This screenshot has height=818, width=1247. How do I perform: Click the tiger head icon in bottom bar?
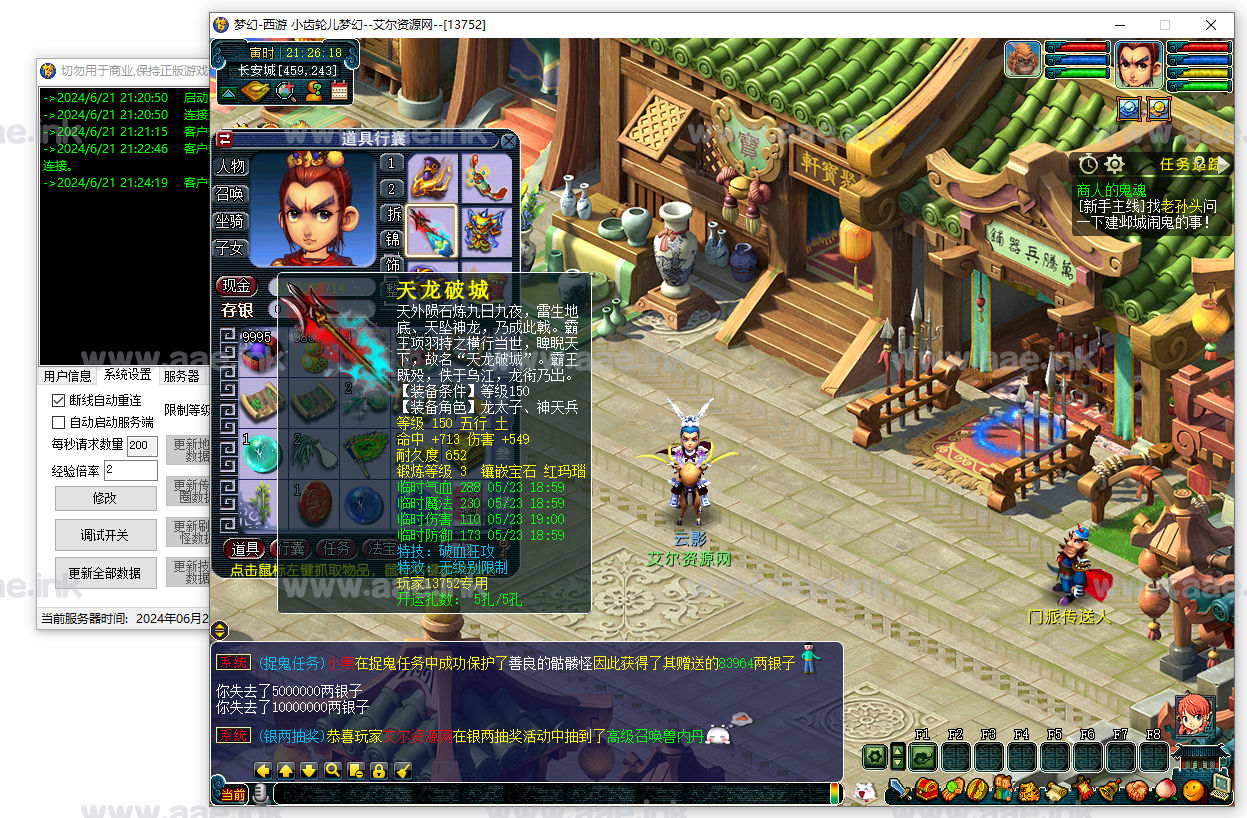[x=1029, y=790]
